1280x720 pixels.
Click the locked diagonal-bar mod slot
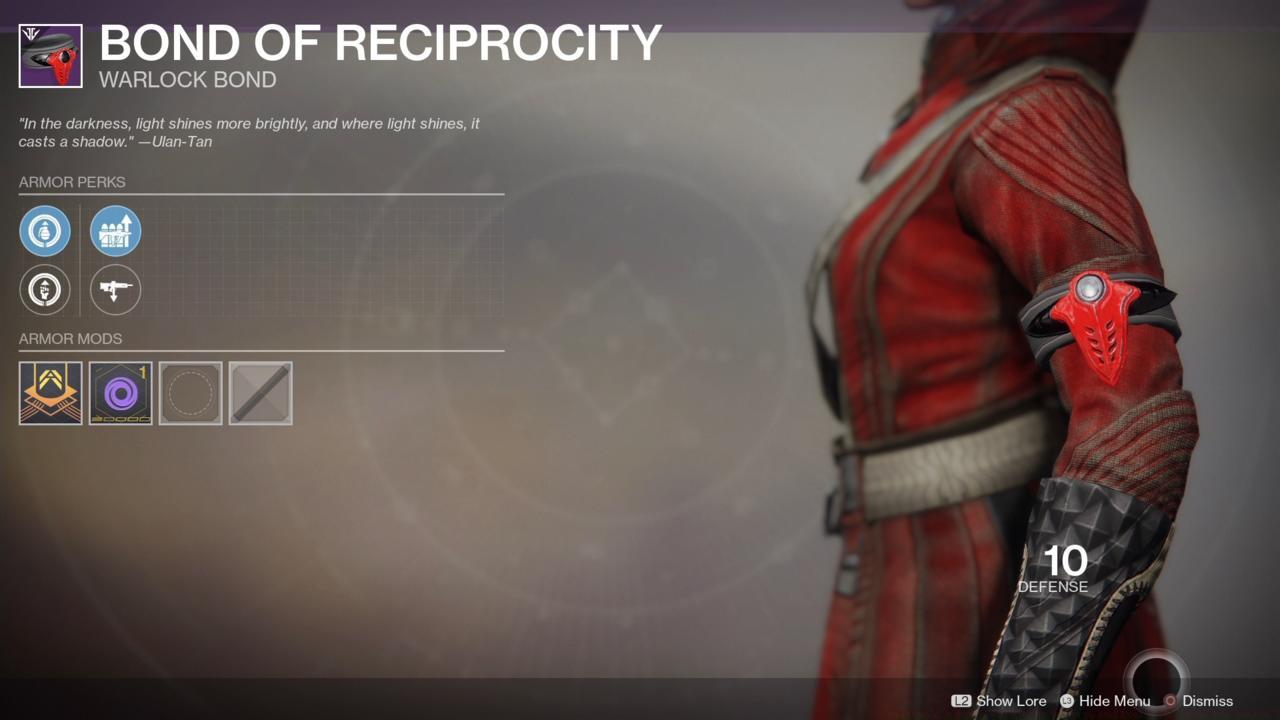pos(260,393)
